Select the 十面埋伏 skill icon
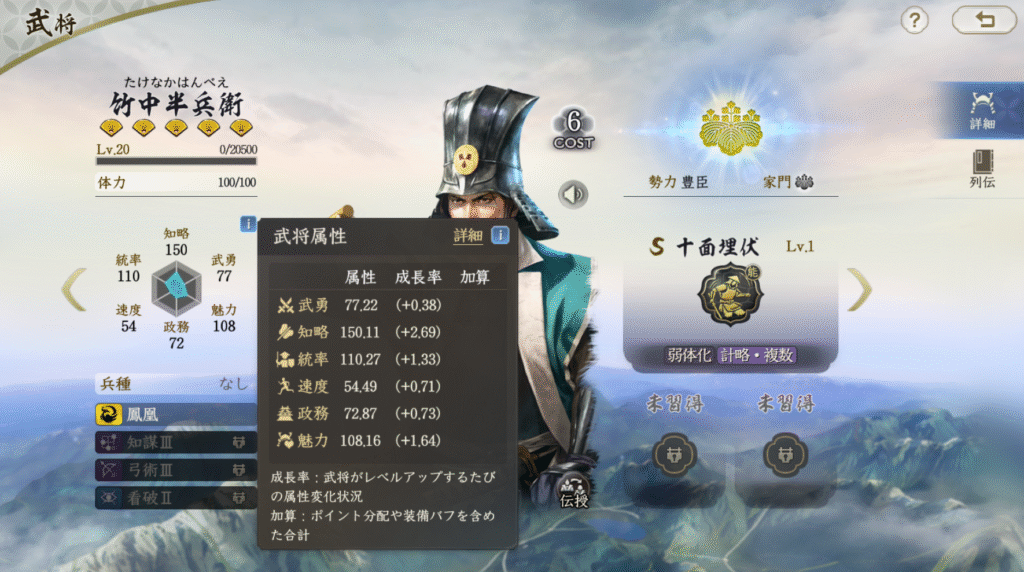The image size is (1024, 572). 729,294
